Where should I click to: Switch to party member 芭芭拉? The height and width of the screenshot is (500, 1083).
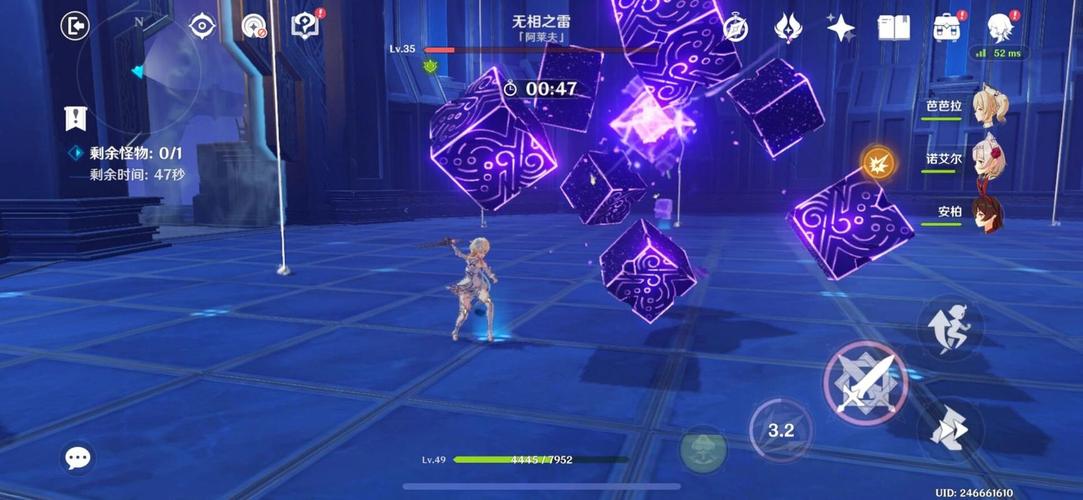tap(990, 105)
